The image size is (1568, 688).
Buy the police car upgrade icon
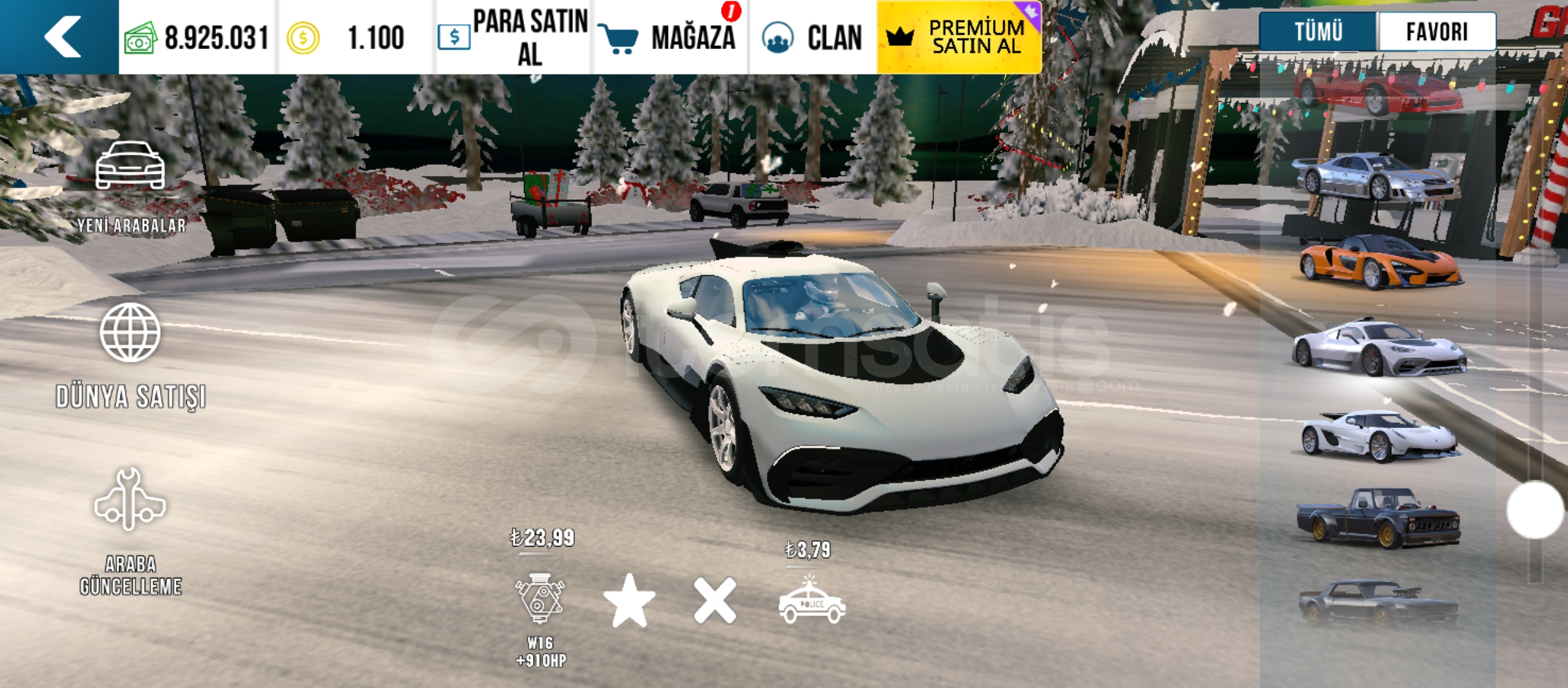811,601
